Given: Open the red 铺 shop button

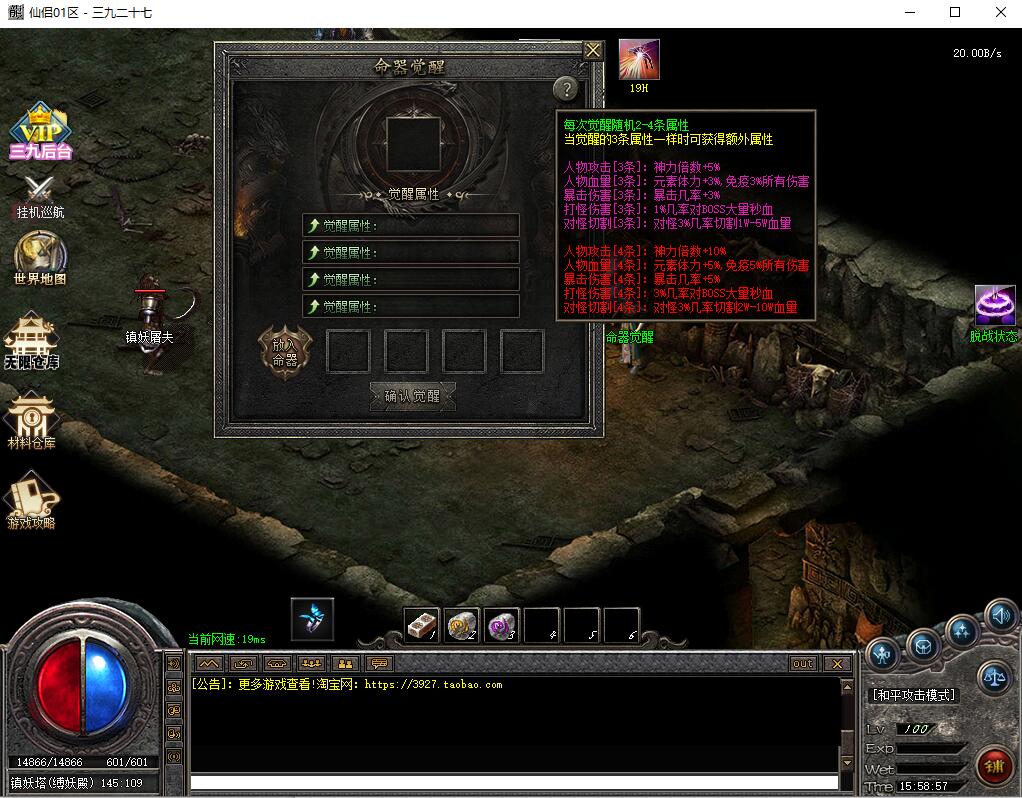Looking at the screenshot, I should (993, 767).
